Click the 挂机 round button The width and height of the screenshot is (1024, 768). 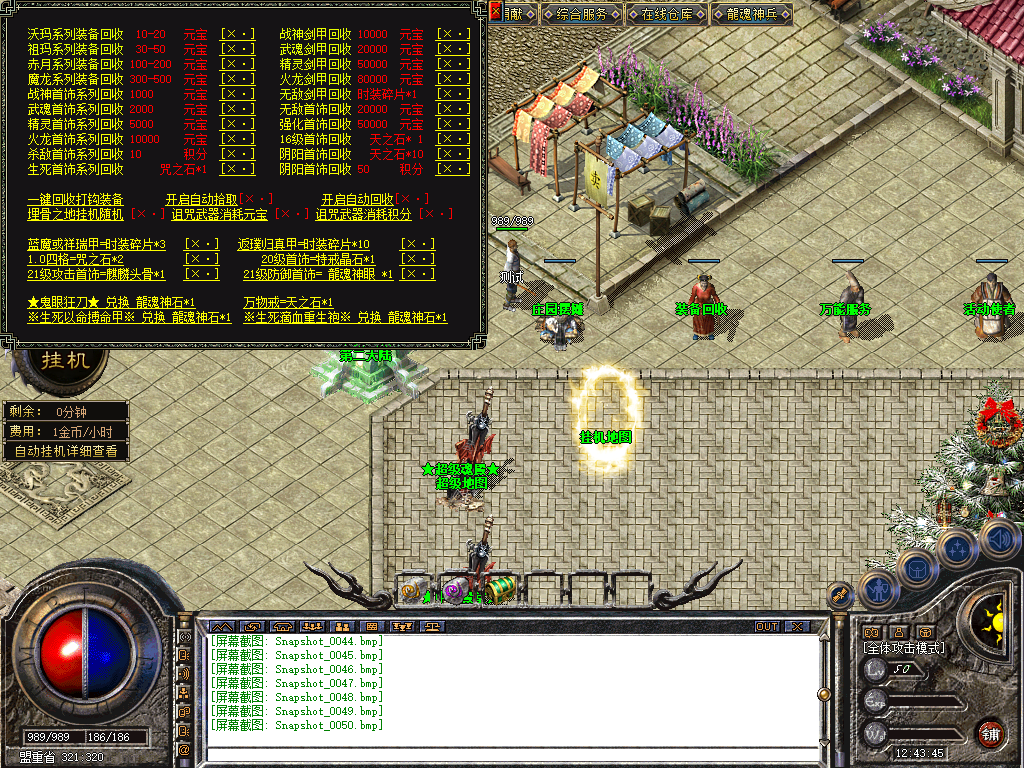[x=66, y=360]
